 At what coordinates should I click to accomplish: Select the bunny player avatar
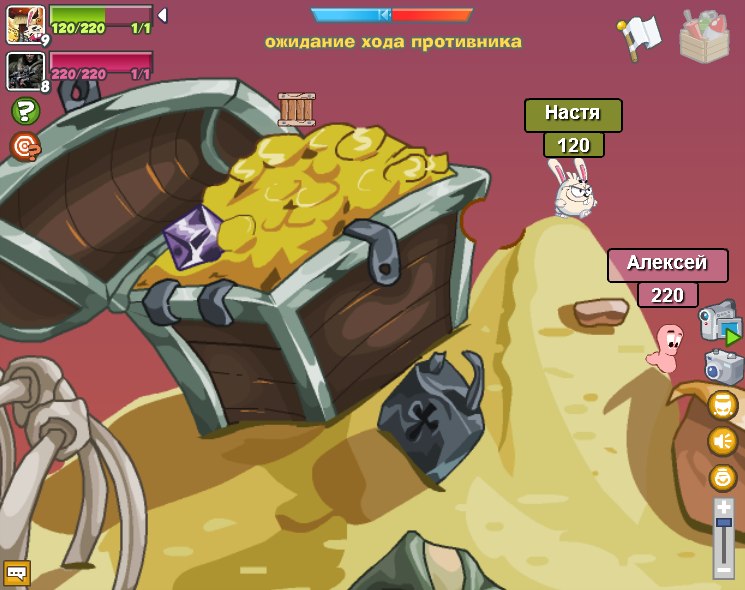pos(25,24)
